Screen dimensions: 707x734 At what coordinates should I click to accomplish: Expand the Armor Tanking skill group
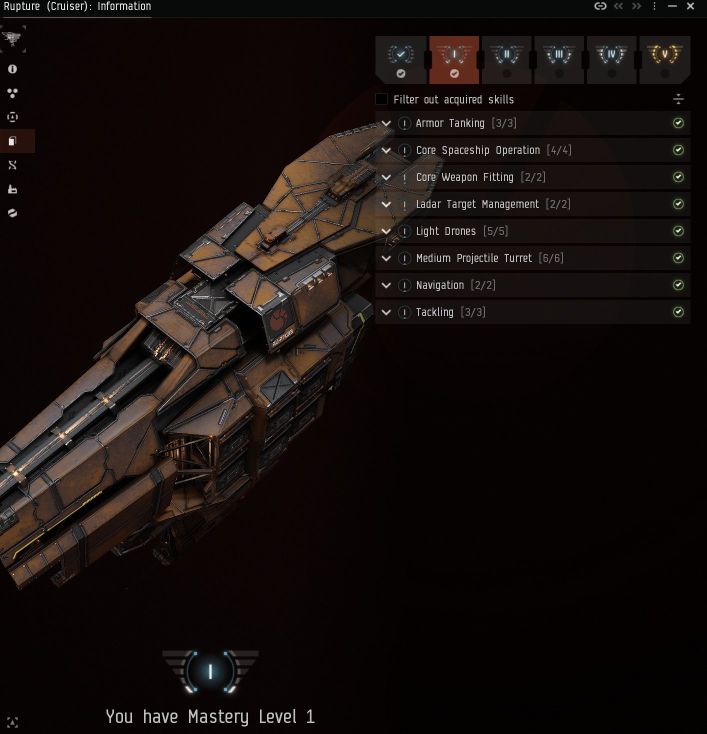386,124
